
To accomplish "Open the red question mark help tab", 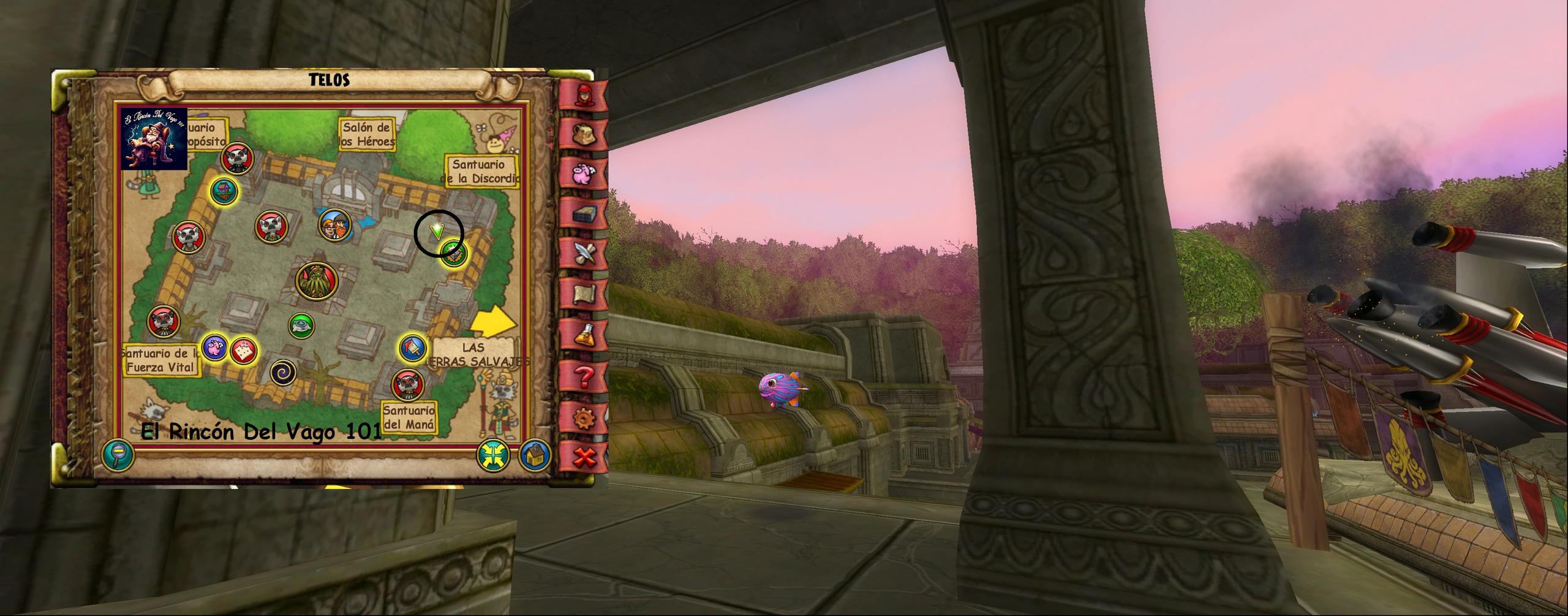I will click(581, 375).
